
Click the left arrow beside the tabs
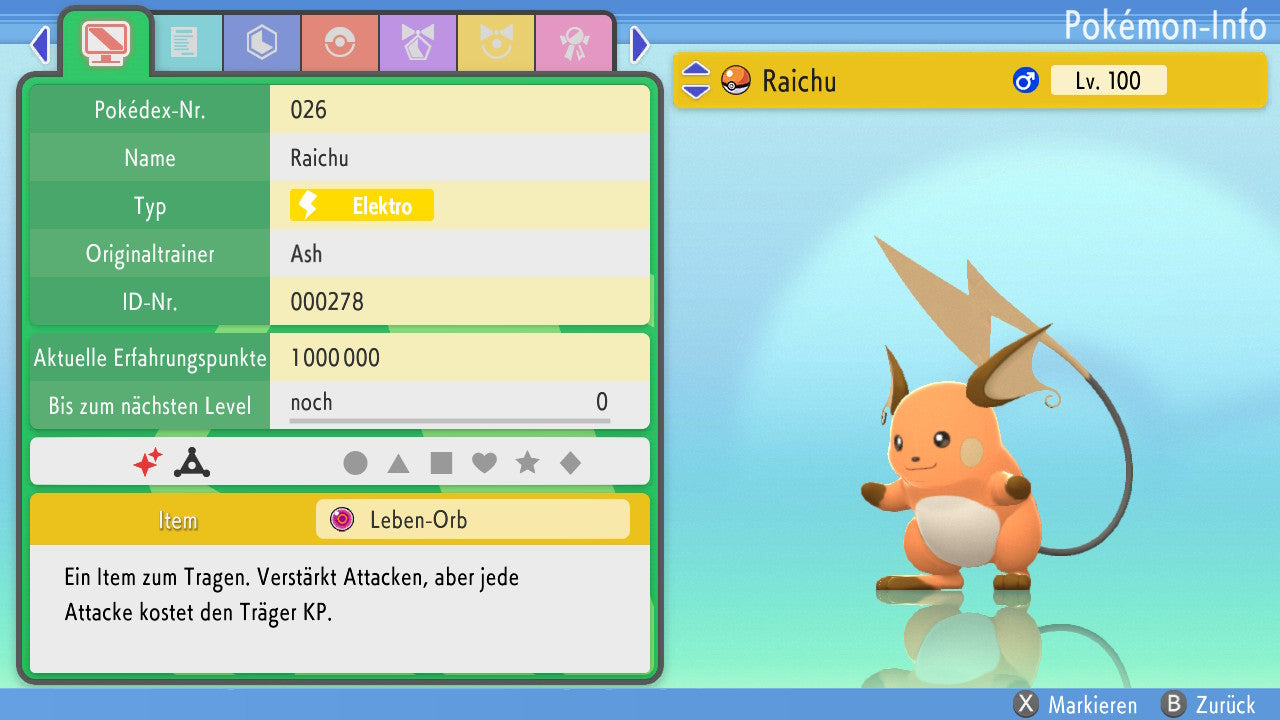click(x=40, y=44)
